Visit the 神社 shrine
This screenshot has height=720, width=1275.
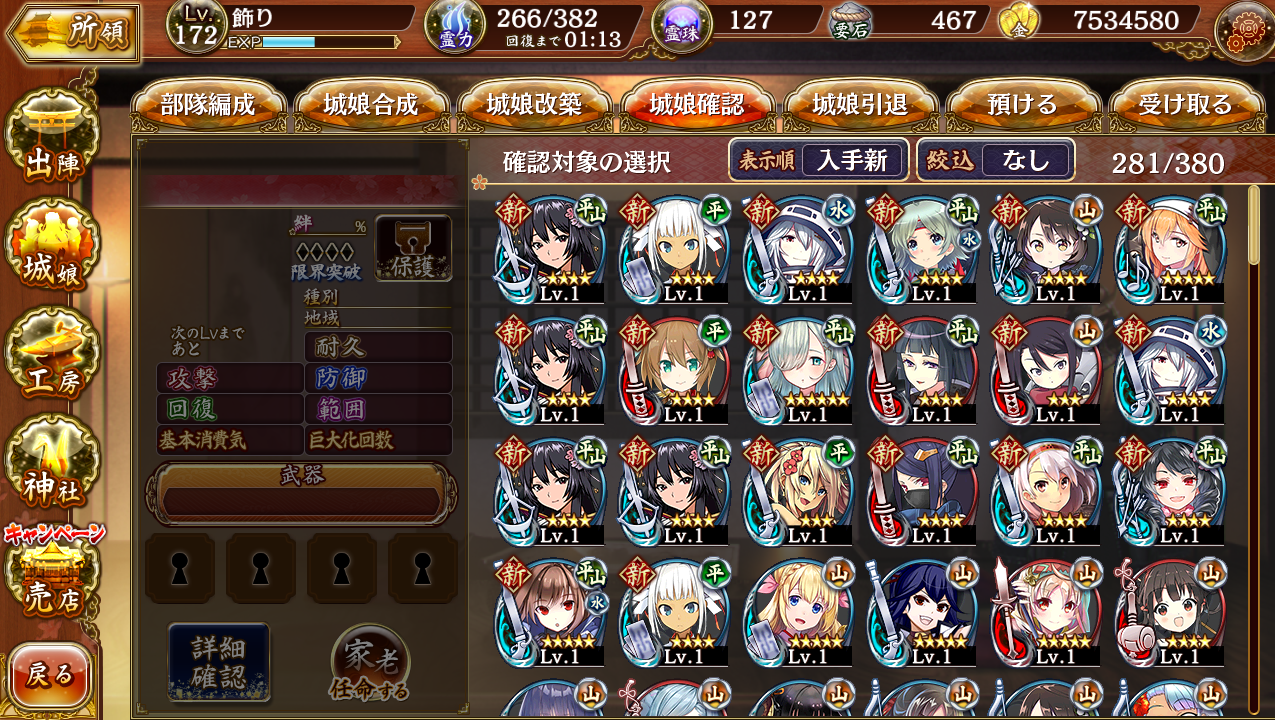point(52,466)
